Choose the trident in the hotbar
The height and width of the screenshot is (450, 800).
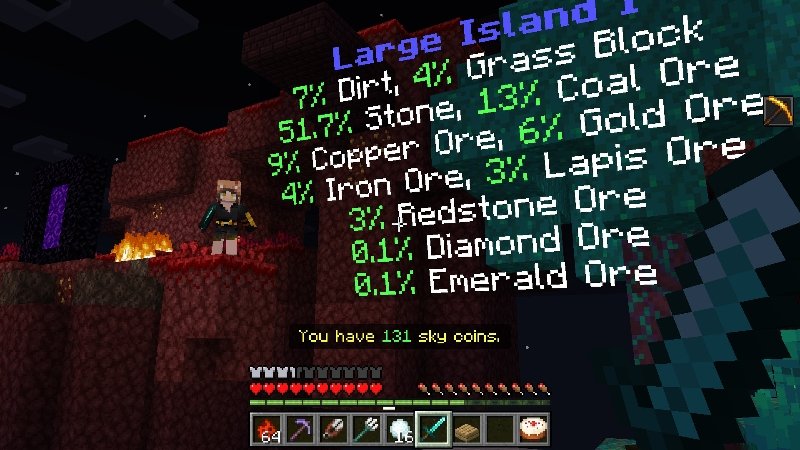click(365, 429)
